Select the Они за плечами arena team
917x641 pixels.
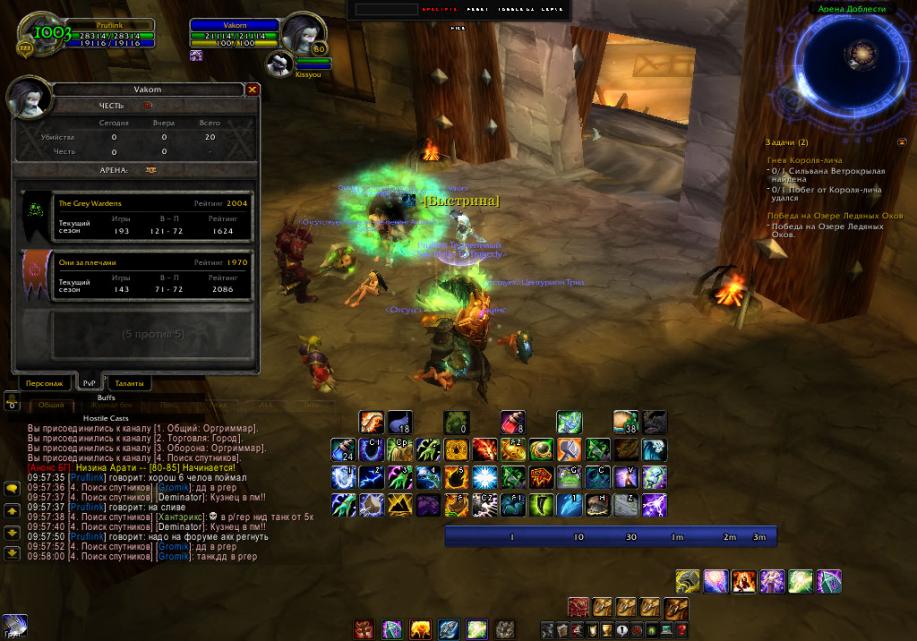(138, 276)
